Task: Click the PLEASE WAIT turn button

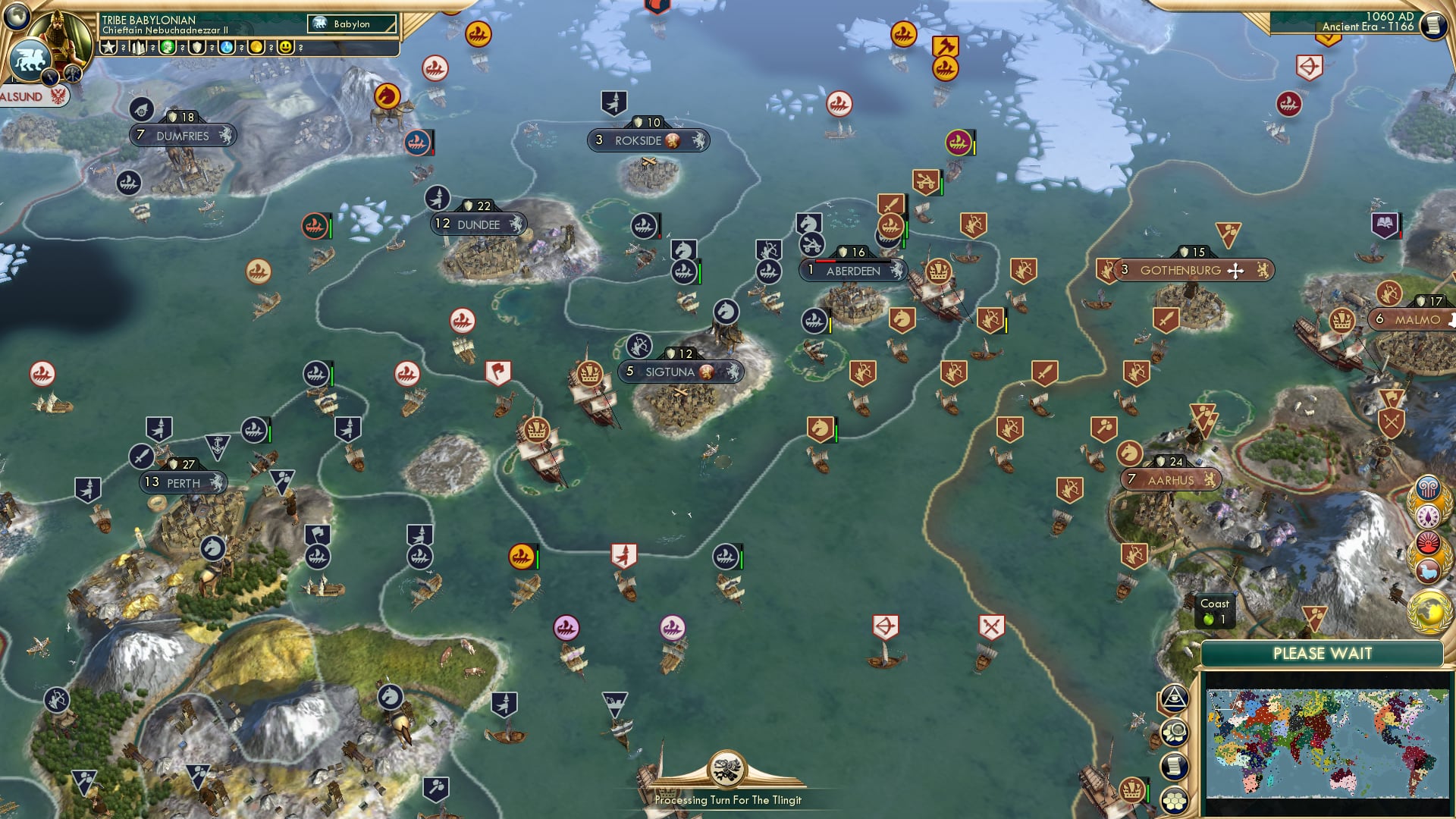Action: pyautogui.click(x=1322, y=654)
